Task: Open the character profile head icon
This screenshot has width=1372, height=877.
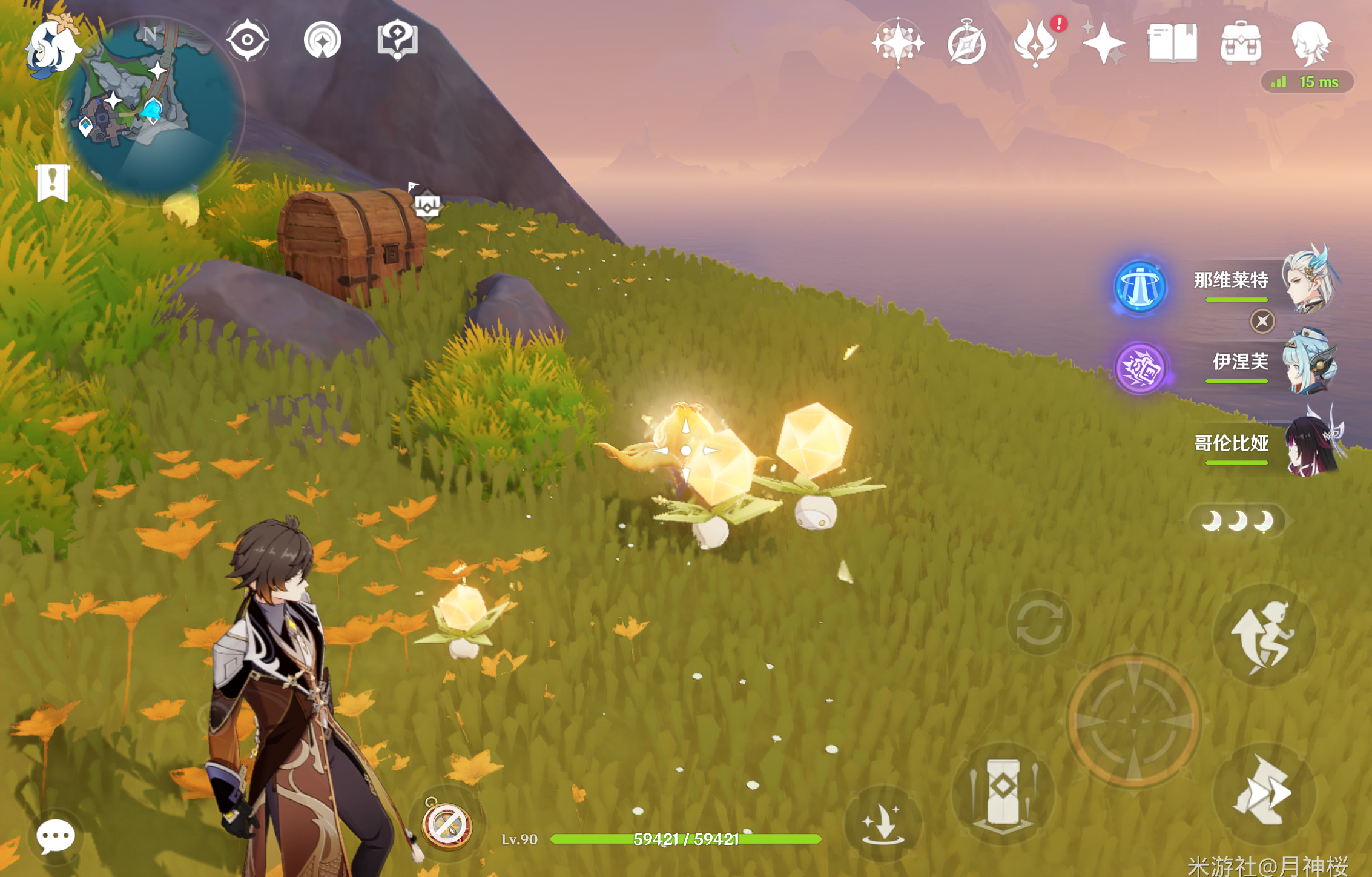Action: 1310,42
